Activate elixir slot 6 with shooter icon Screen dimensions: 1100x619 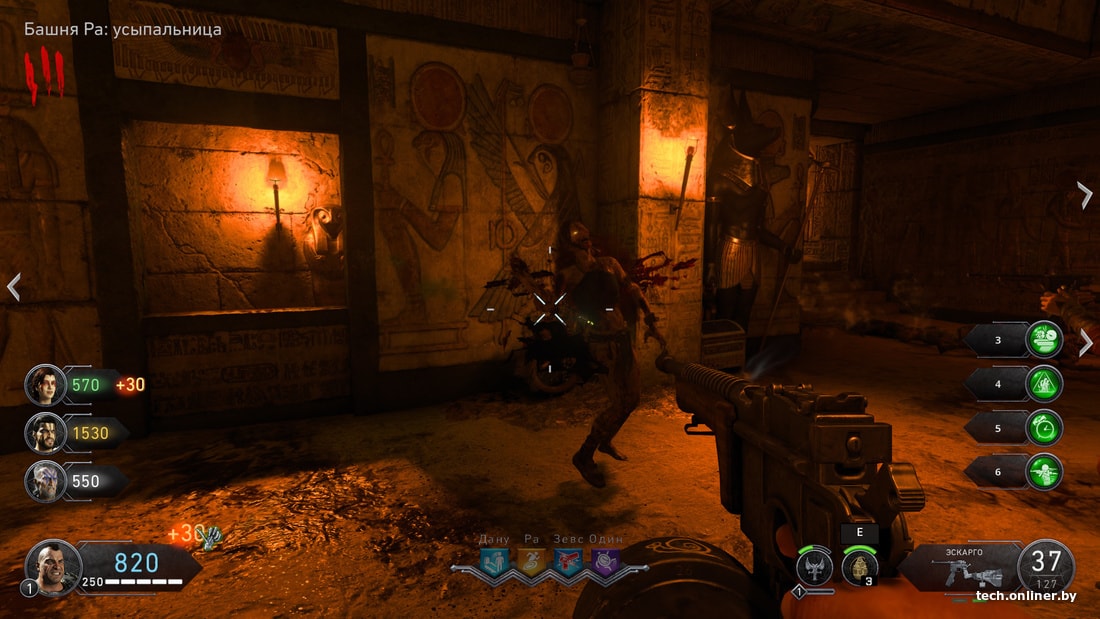click(x=1044, y=472)
